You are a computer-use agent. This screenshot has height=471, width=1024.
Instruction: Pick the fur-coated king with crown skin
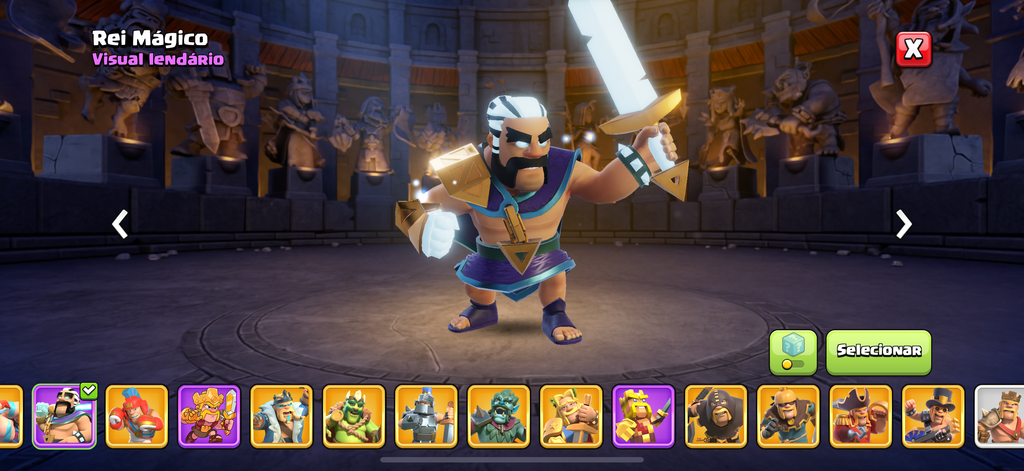pyautogui.click(x=281, y=415)
